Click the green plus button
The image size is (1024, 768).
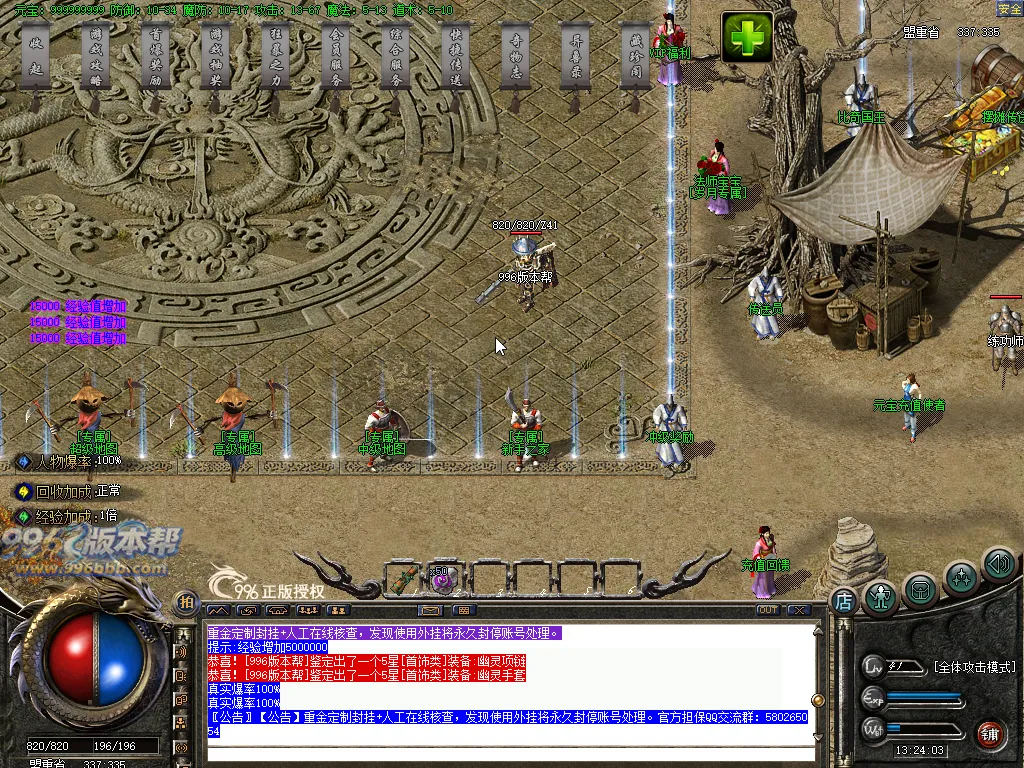point(748,38)
